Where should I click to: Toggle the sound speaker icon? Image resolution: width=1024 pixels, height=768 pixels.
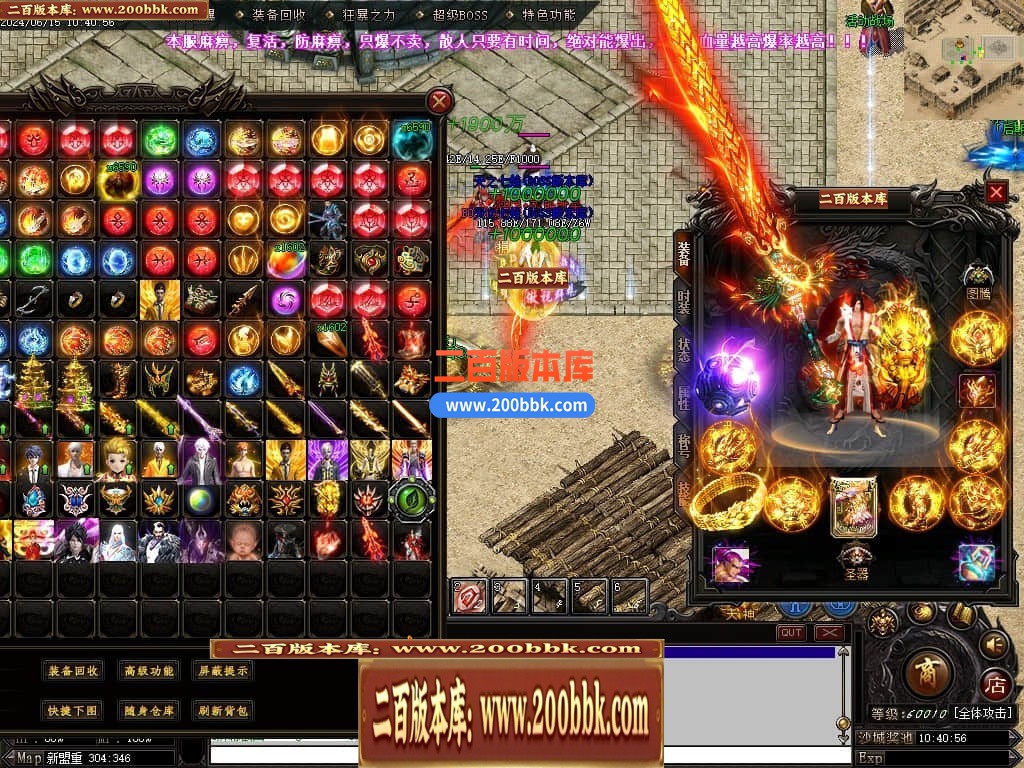coord(993,644)
